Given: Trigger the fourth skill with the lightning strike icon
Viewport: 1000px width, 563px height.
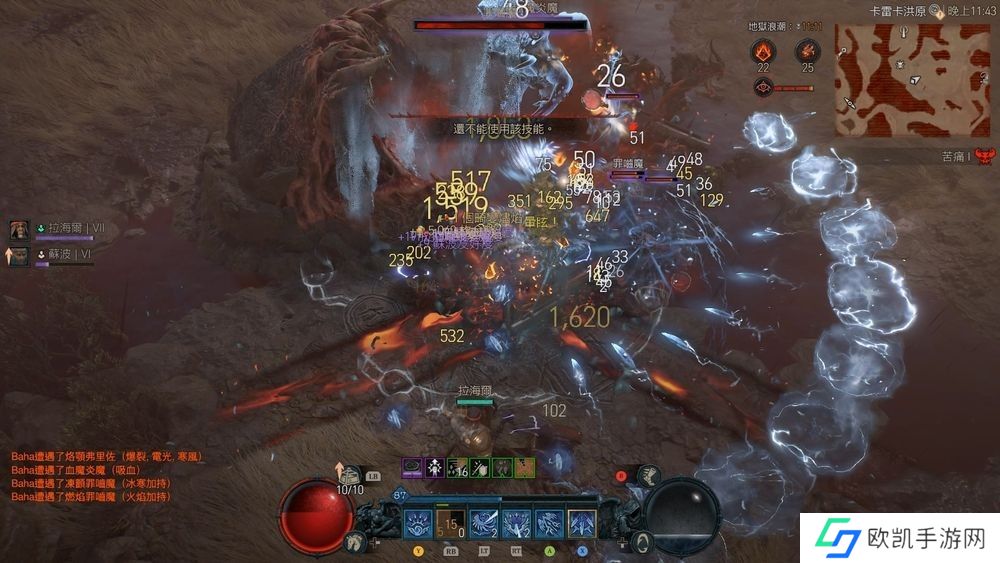Looking at the screenshot, I should 516,523.
